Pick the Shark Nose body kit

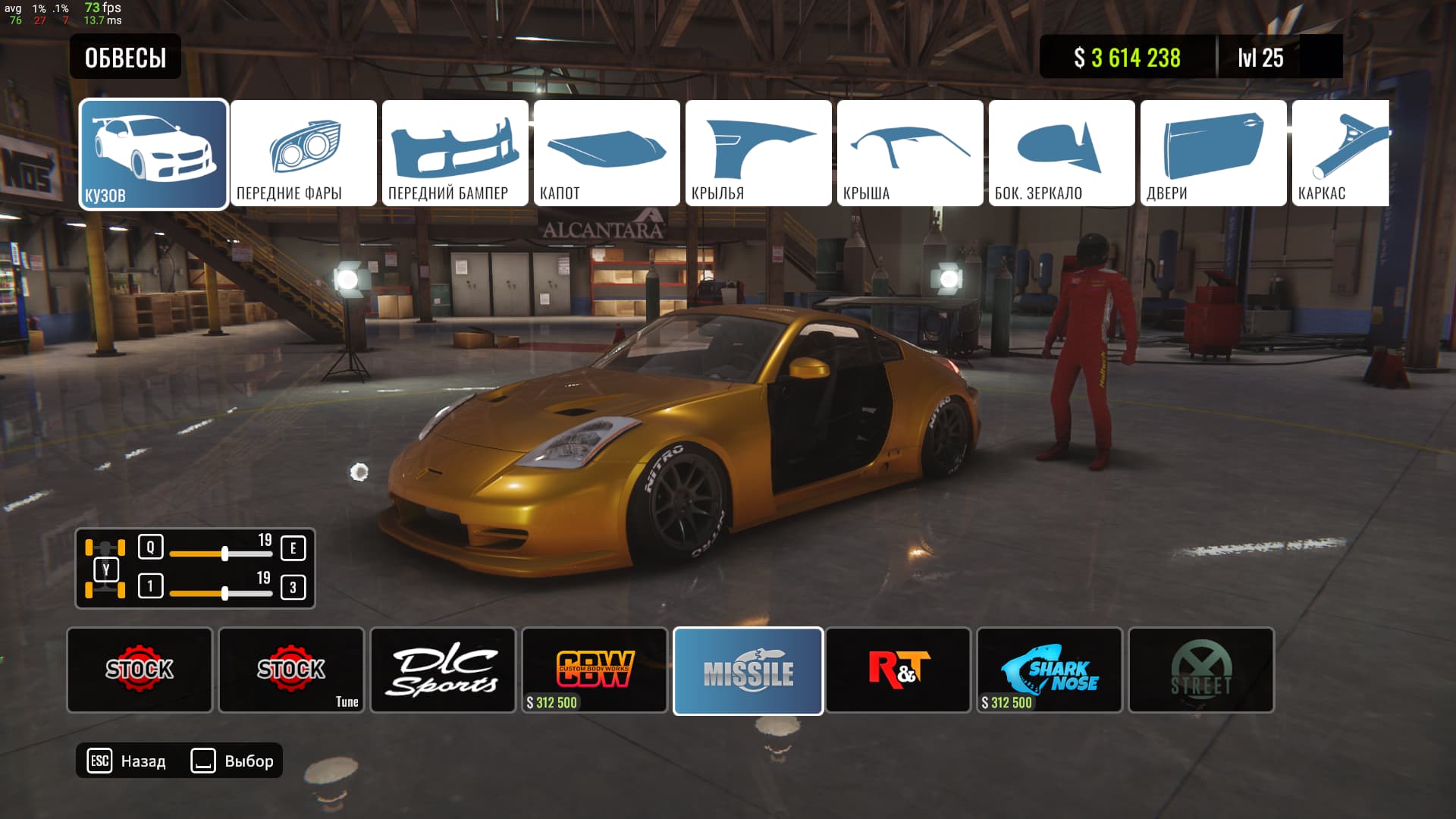[x=1050, y=670]
